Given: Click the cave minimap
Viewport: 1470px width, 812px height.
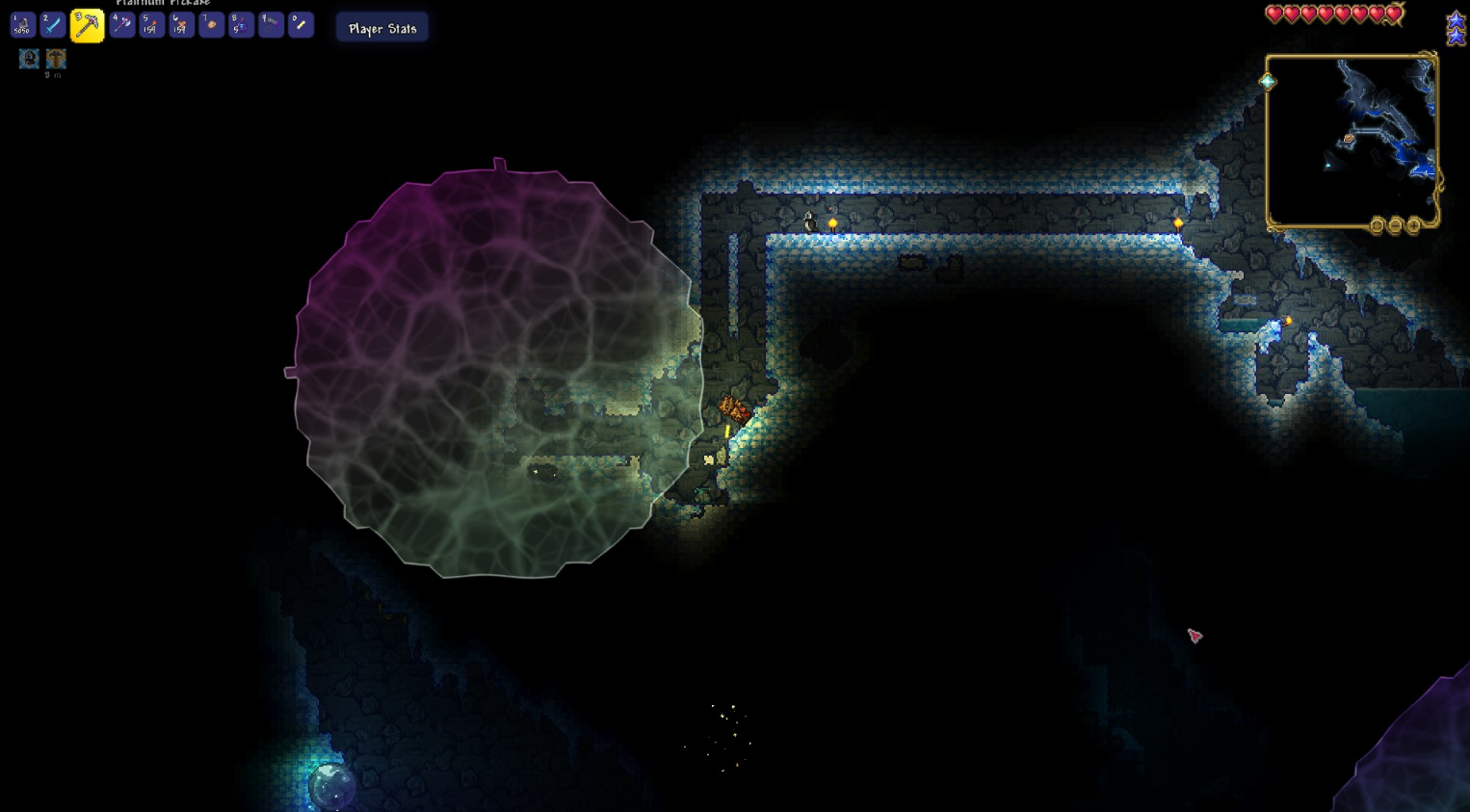Looking at the screenshot, I should (x=1351, y=140).
